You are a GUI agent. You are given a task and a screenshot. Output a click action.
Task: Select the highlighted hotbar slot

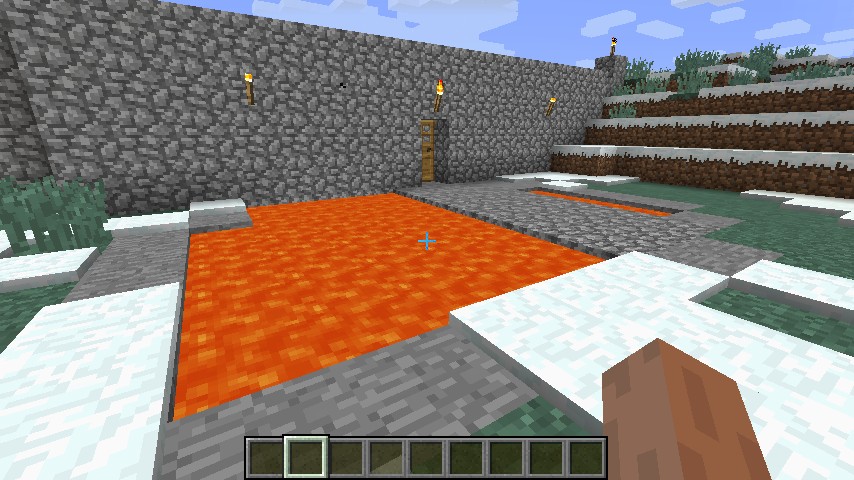[305, 458]
